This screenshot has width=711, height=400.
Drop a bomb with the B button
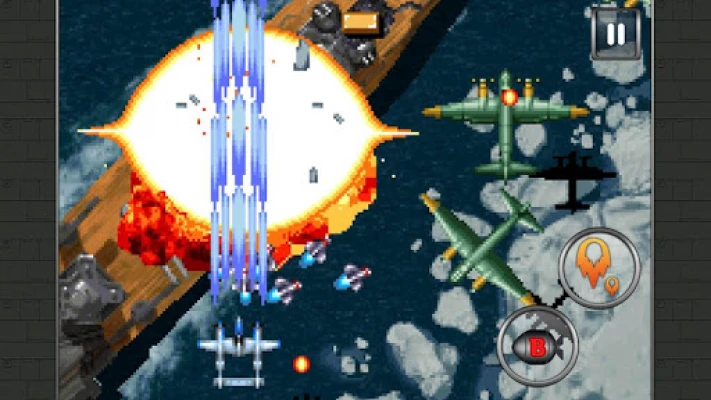click(x=537, y=346)
